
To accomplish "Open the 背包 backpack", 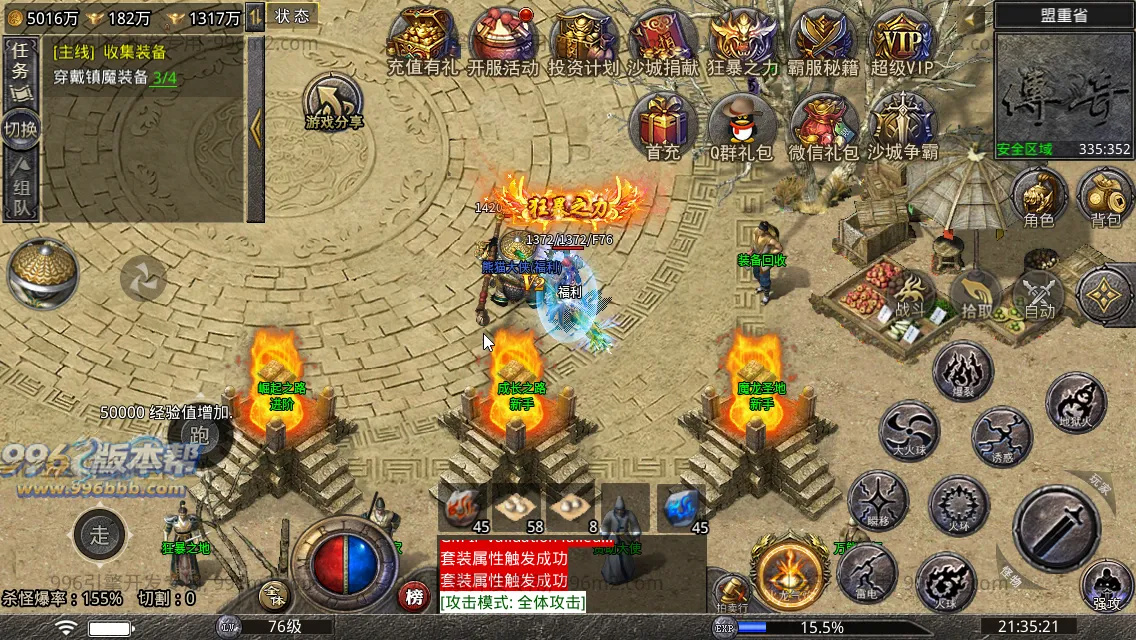I will (x=1105, y=195).
